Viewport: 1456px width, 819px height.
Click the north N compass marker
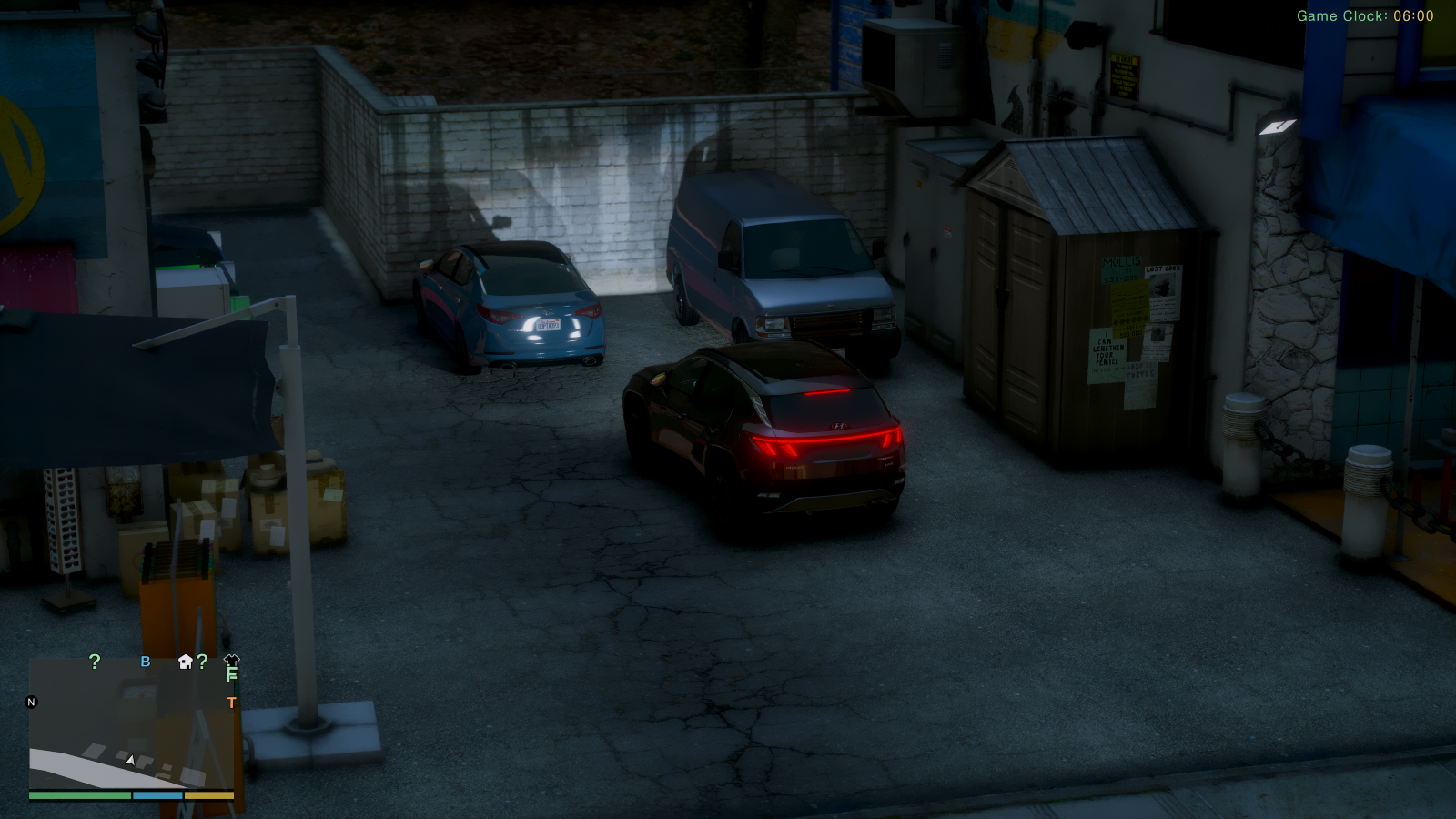[x=32, y=702]
